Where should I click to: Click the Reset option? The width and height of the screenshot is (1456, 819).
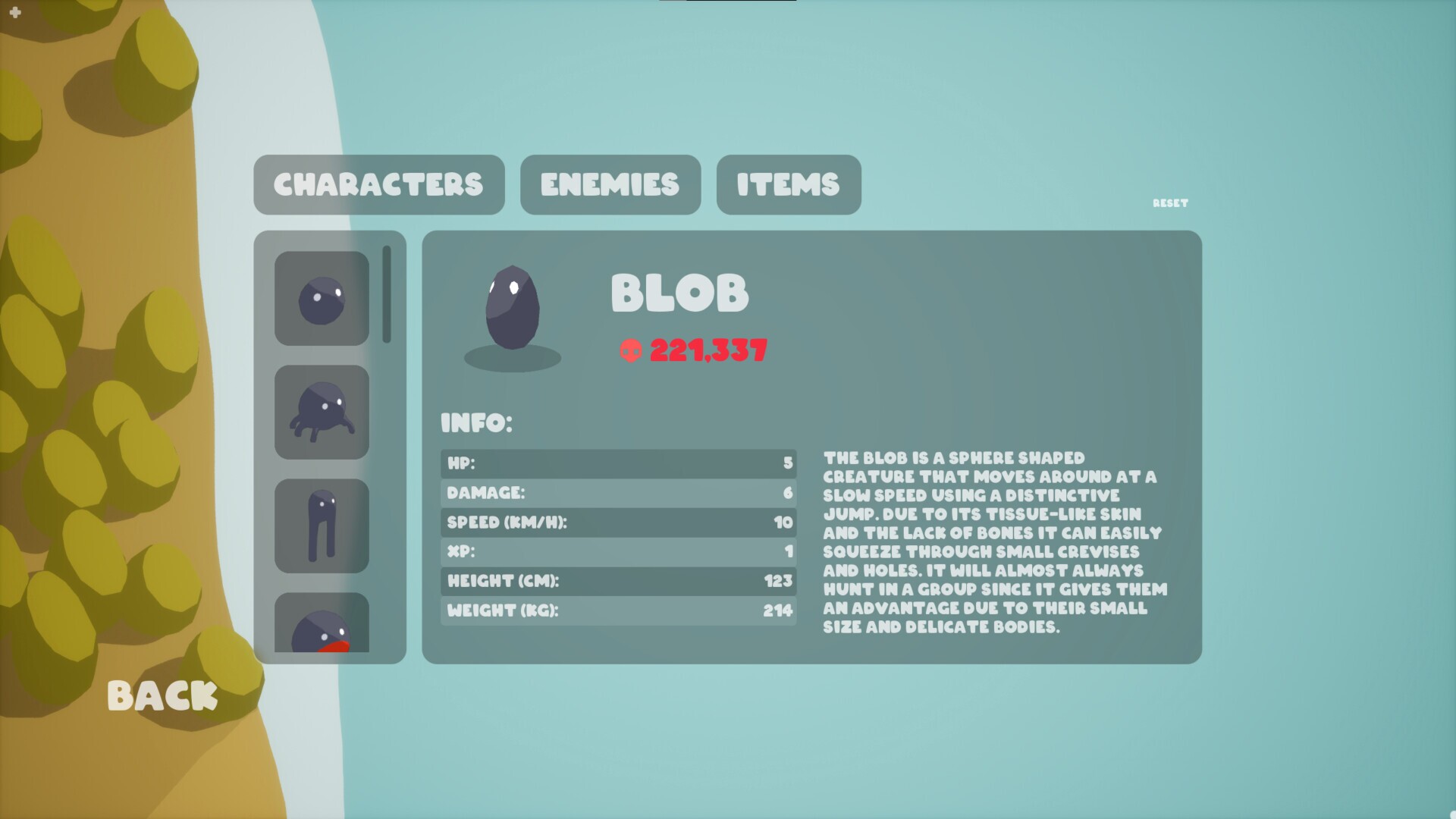coord(1169,203)
